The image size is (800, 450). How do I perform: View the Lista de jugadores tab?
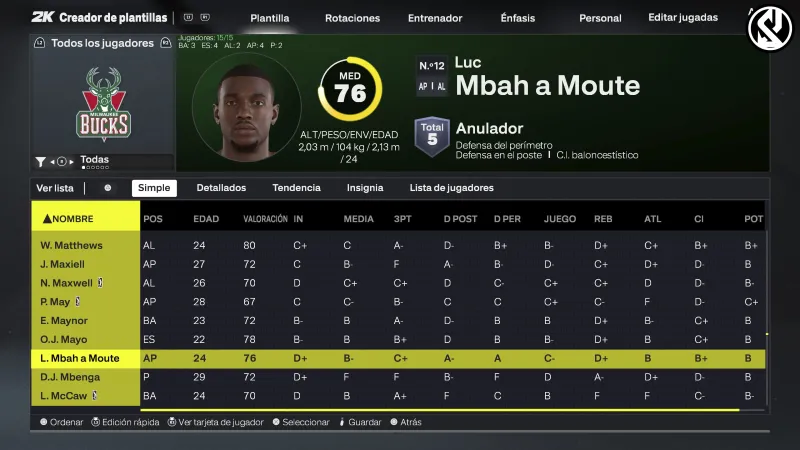451,188
